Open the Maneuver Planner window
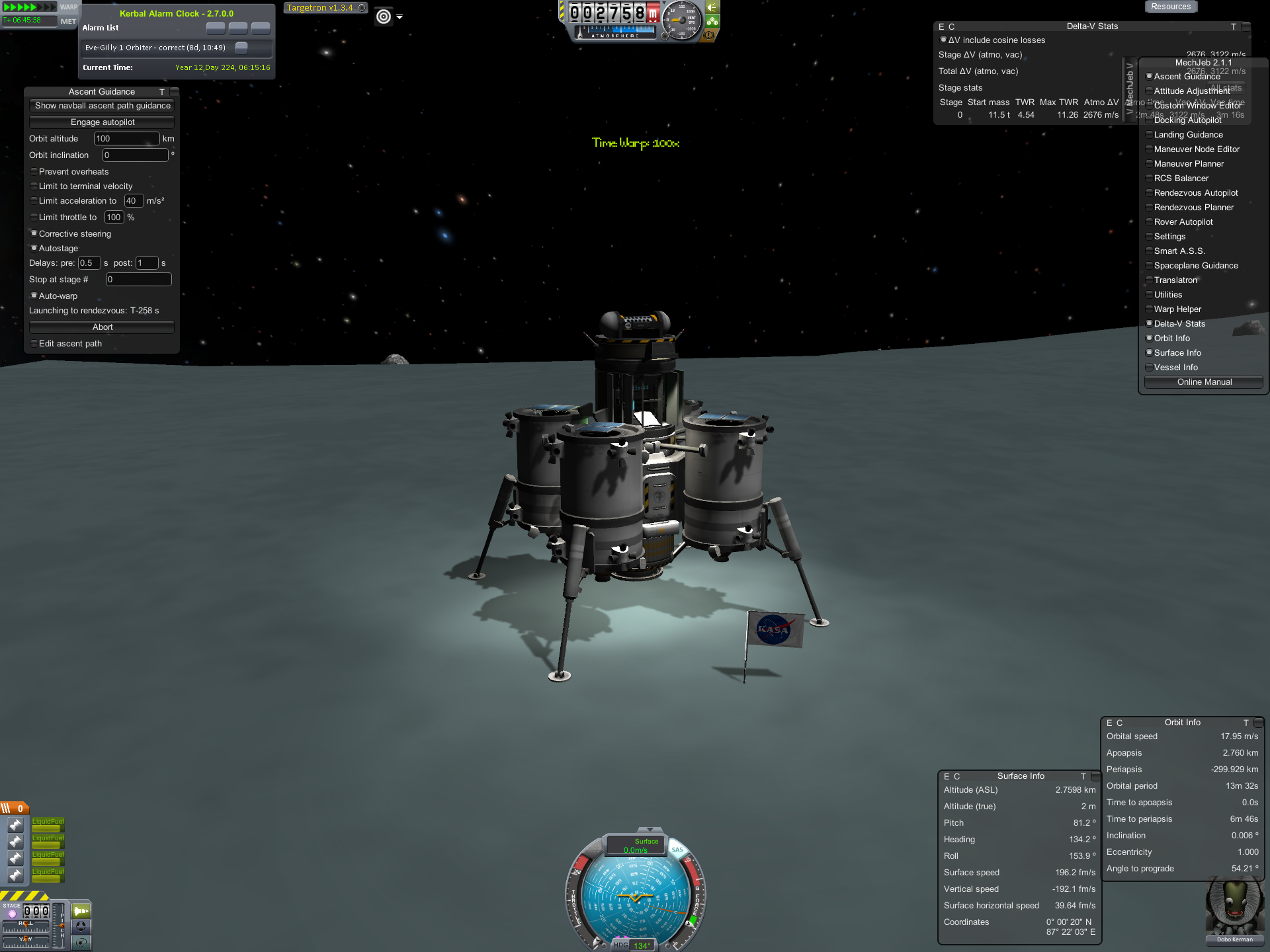 pyautogui.click(x=1189, y=164)
